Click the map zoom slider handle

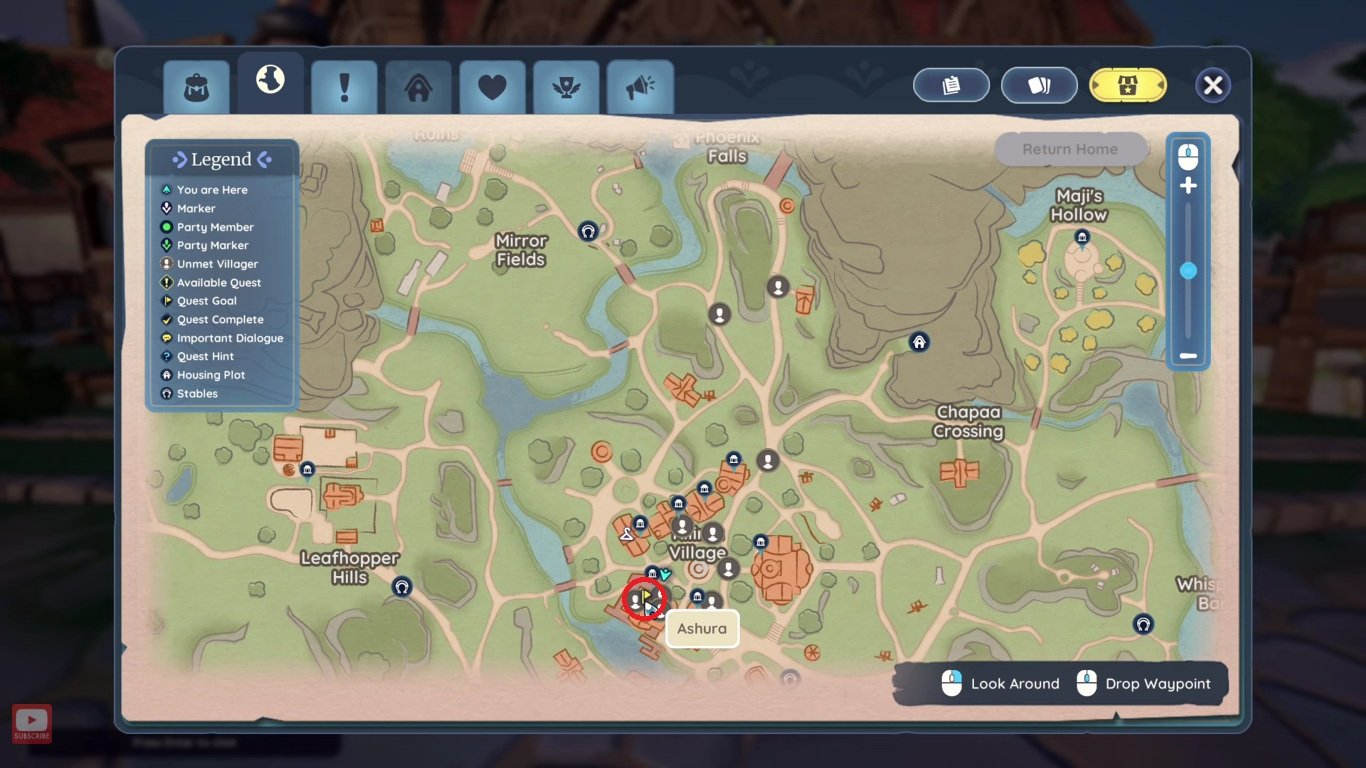(x=1189, y=270)
